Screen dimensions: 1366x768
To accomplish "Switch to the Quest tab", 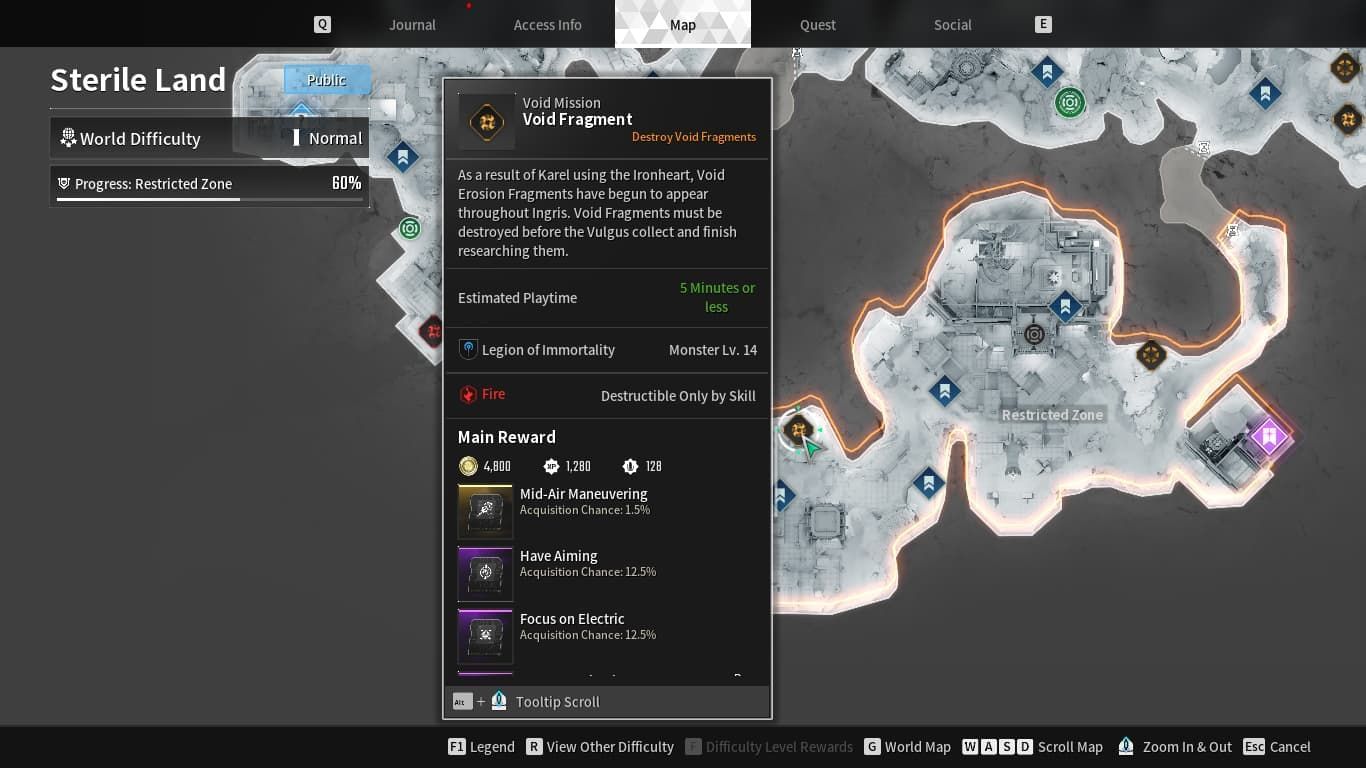I will tap(817, 24).
